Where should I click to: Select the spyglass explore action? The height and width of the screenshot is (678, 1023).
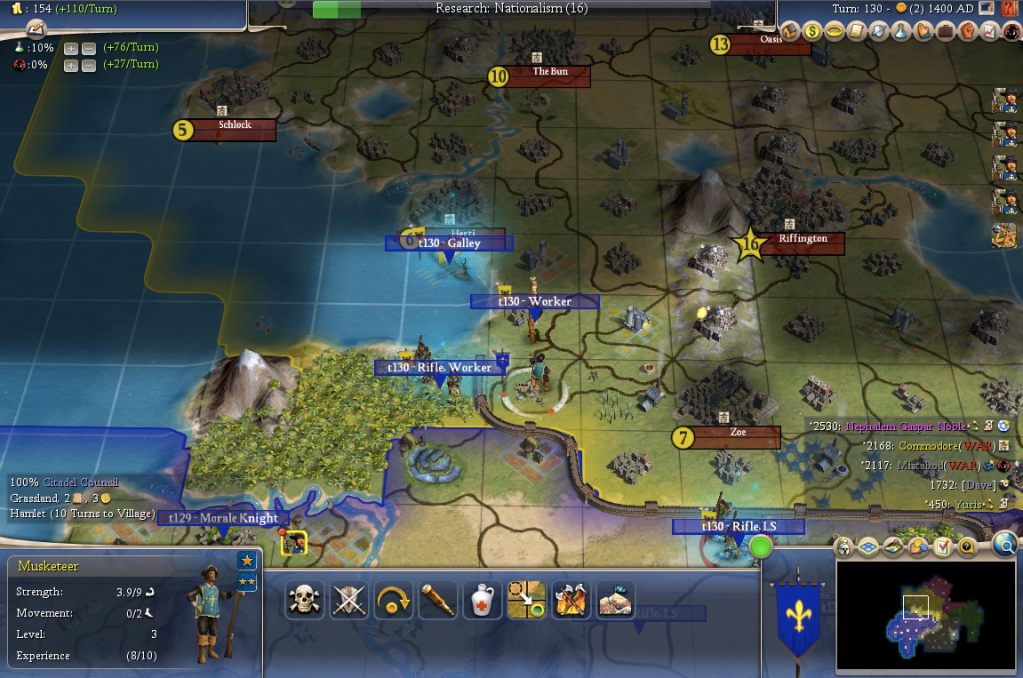click(x=438, y=600)
